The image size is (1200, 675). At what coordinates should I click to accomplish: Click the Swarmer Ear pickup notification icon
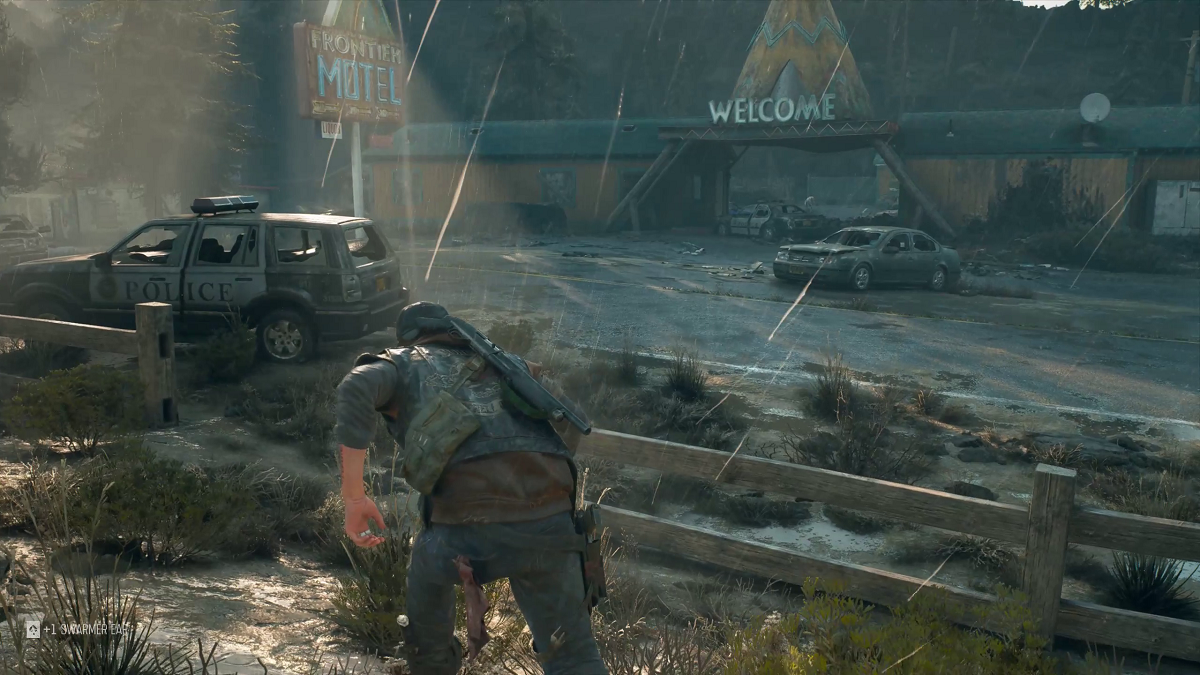point(33,629)
